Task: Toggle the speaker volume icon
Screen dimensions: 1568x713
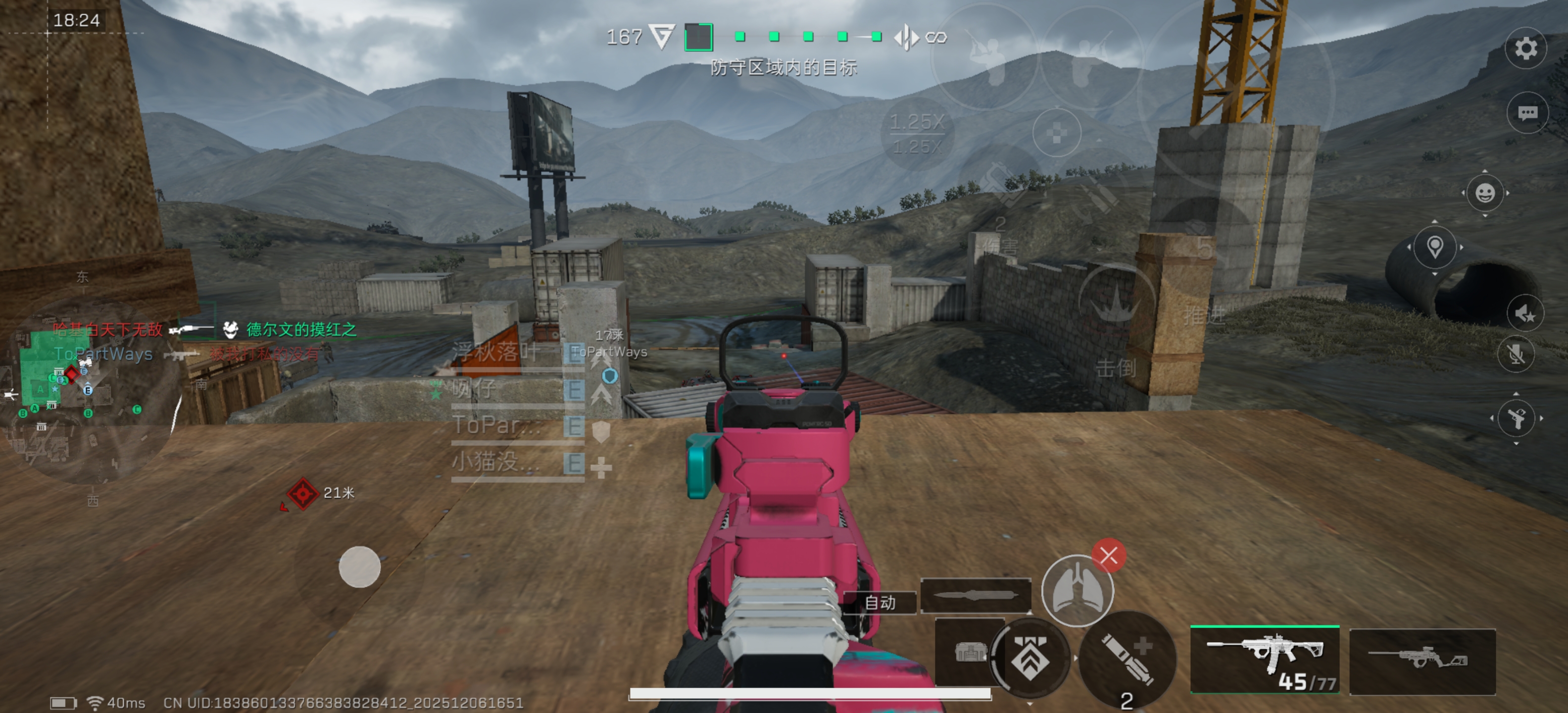Action: pyautogui.click(x=1525, y=313)
